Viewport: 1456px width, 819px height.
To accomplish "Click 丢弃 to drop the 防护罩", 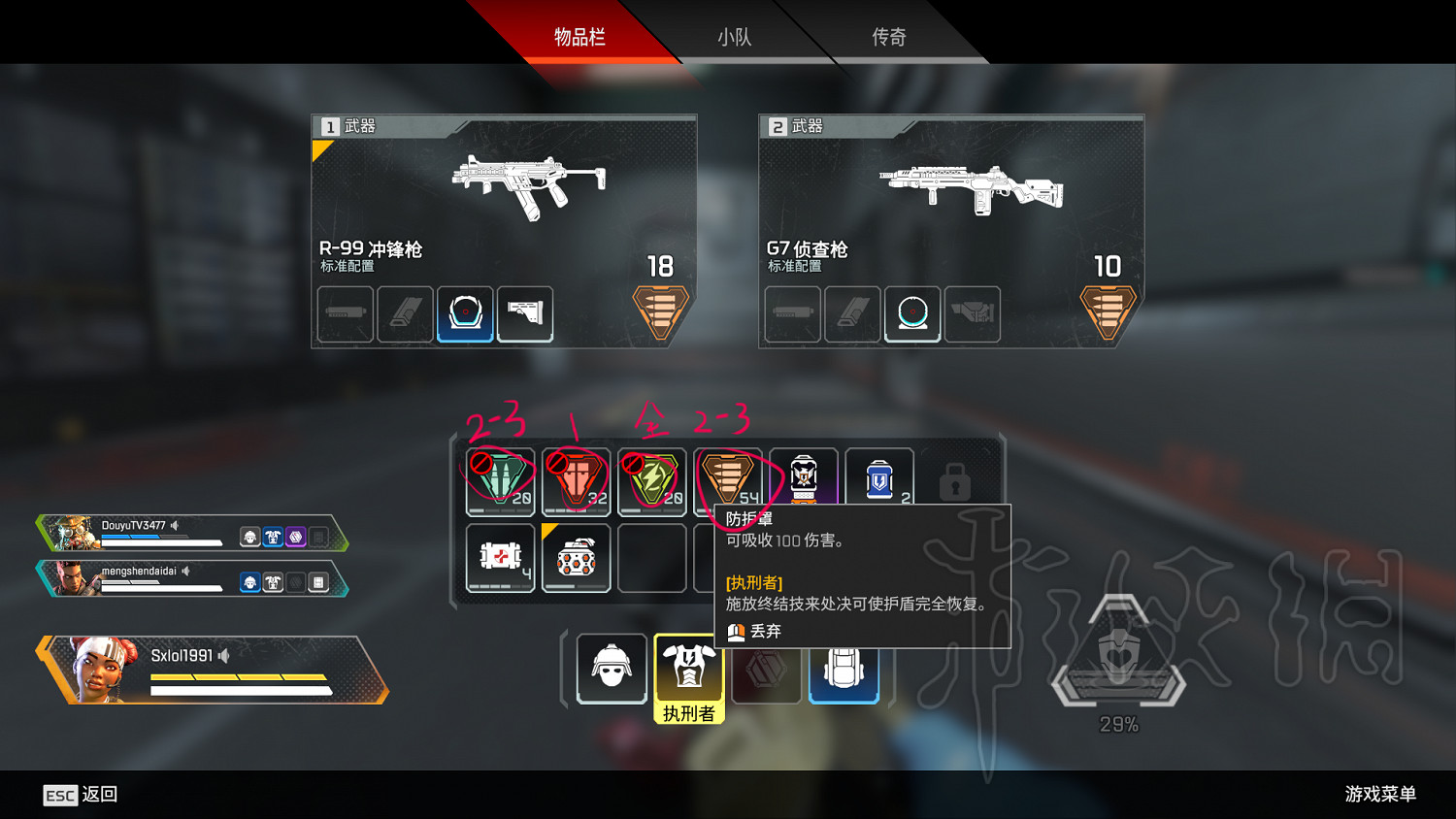I will coord(764,631).
